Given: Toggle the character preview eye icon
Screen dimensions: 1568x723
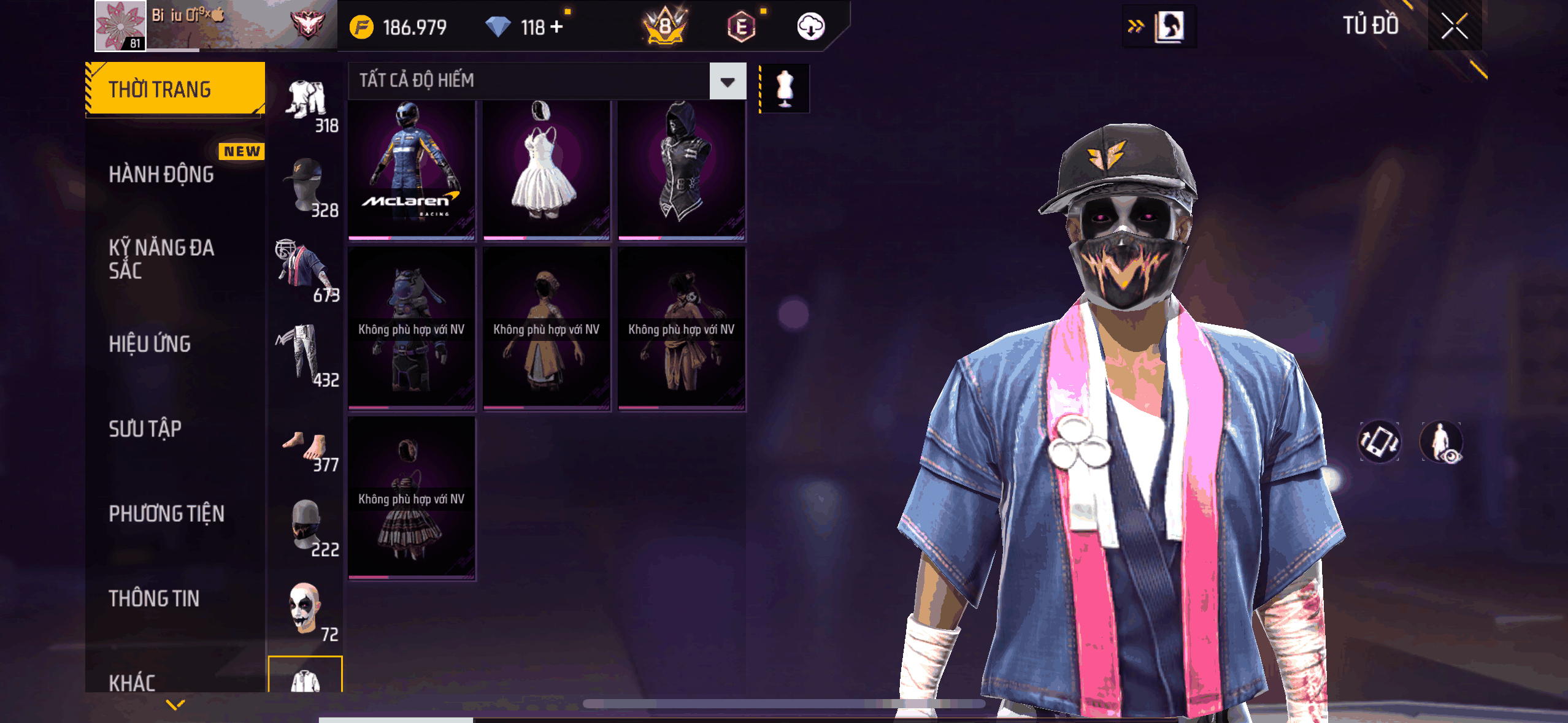Looking at the screenshot, I should (x=1442, y=442).
